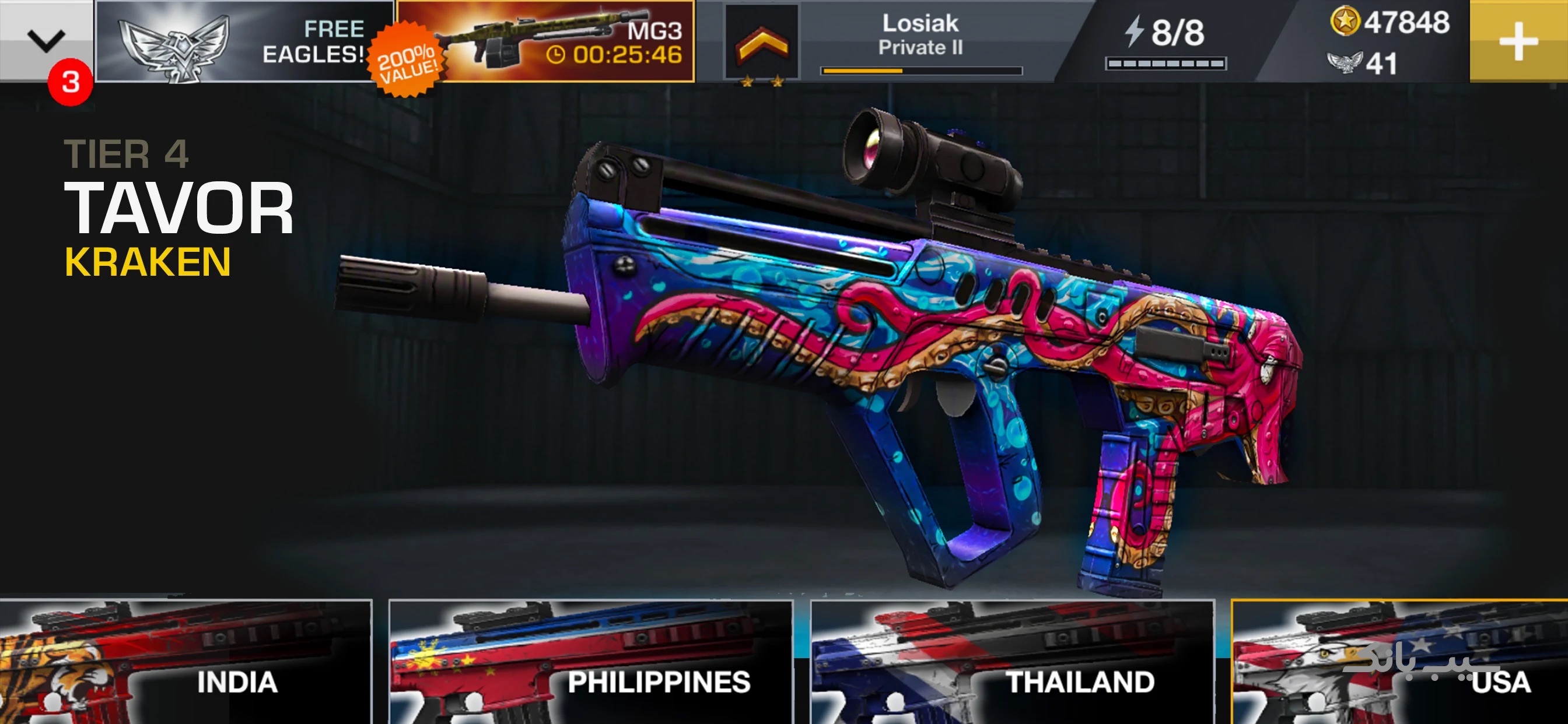Collapse the screen with the down chevron

(x=45, y=40)
